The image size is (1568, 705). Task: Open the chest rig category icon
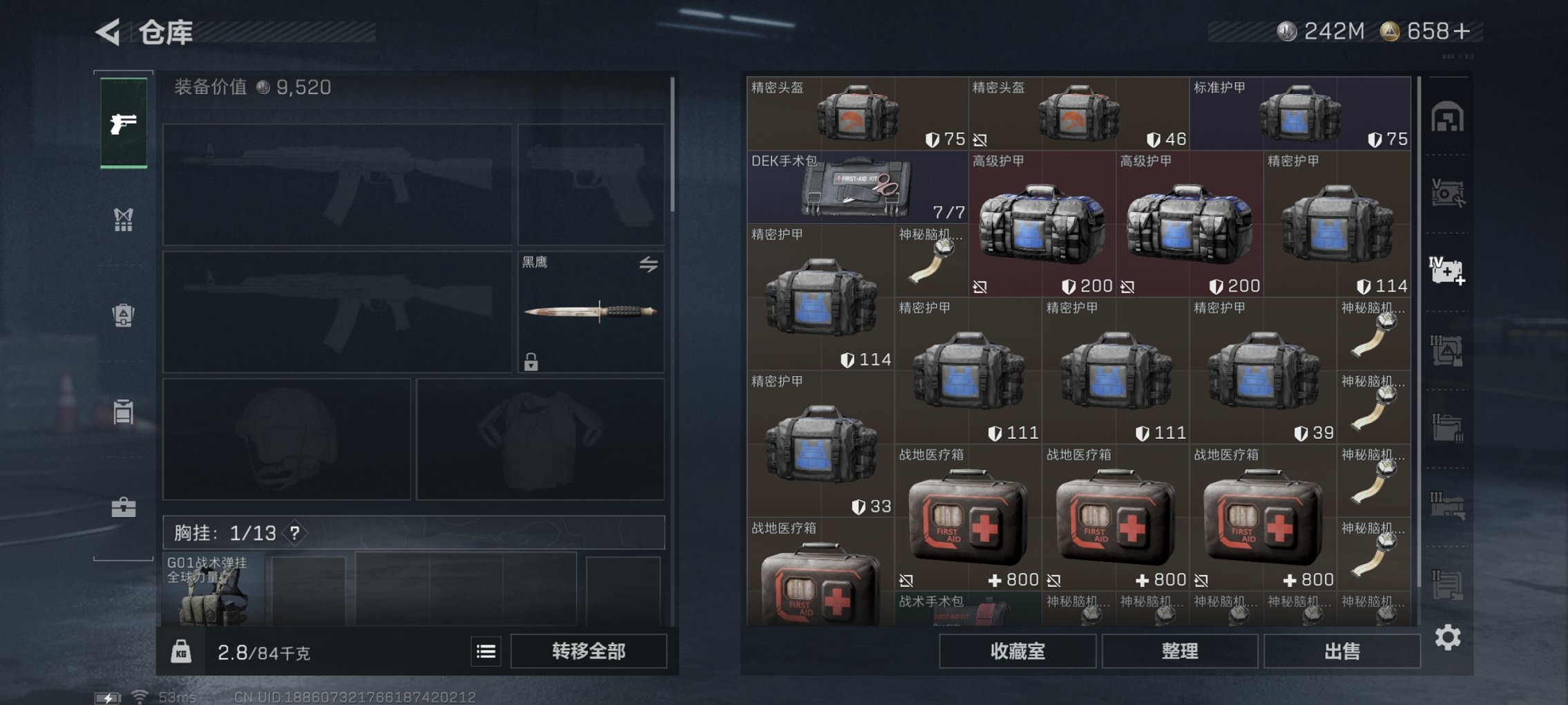[123, 220]
